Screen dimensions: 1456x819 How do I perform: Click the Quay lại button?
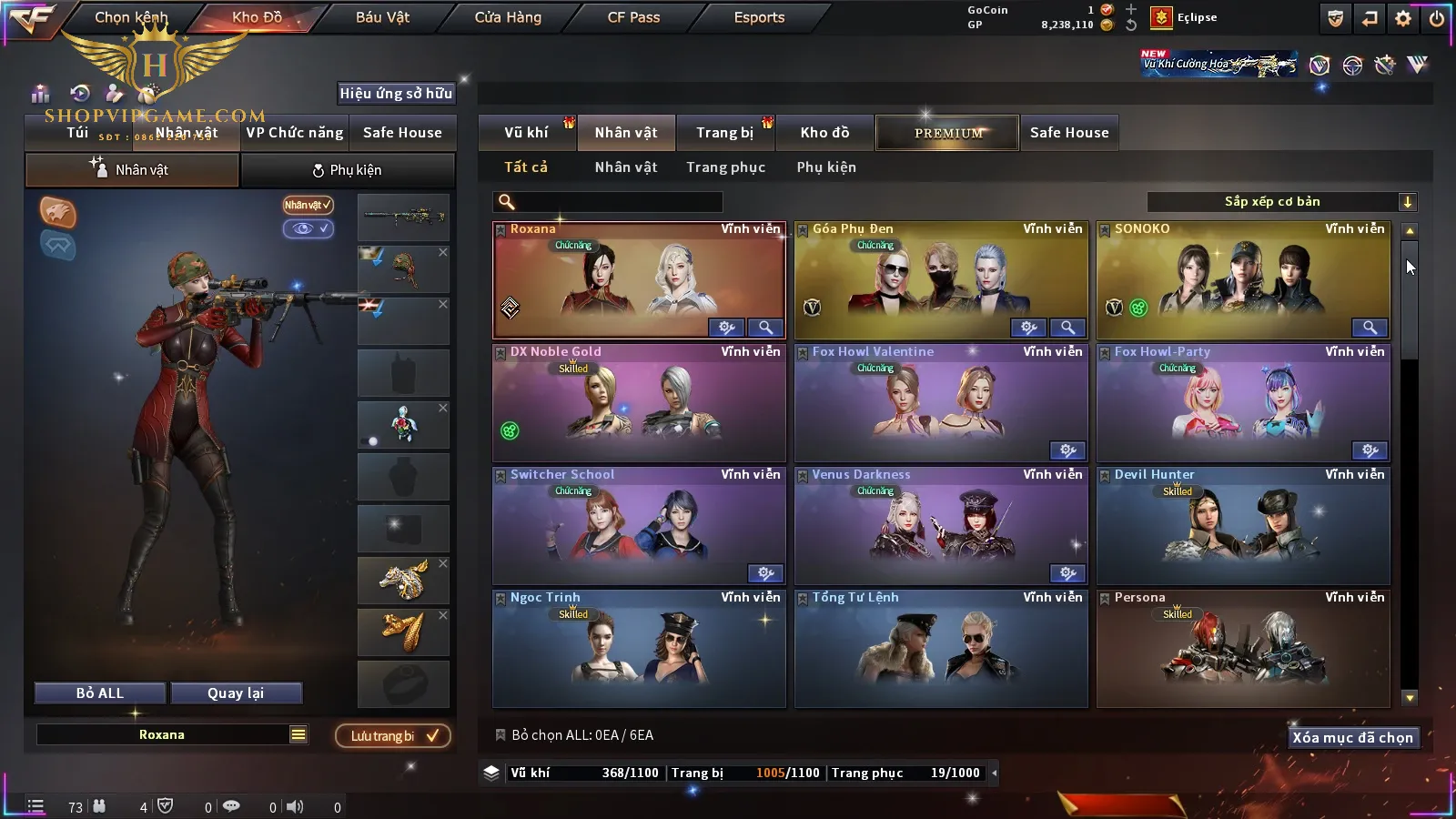pos(236,693)
